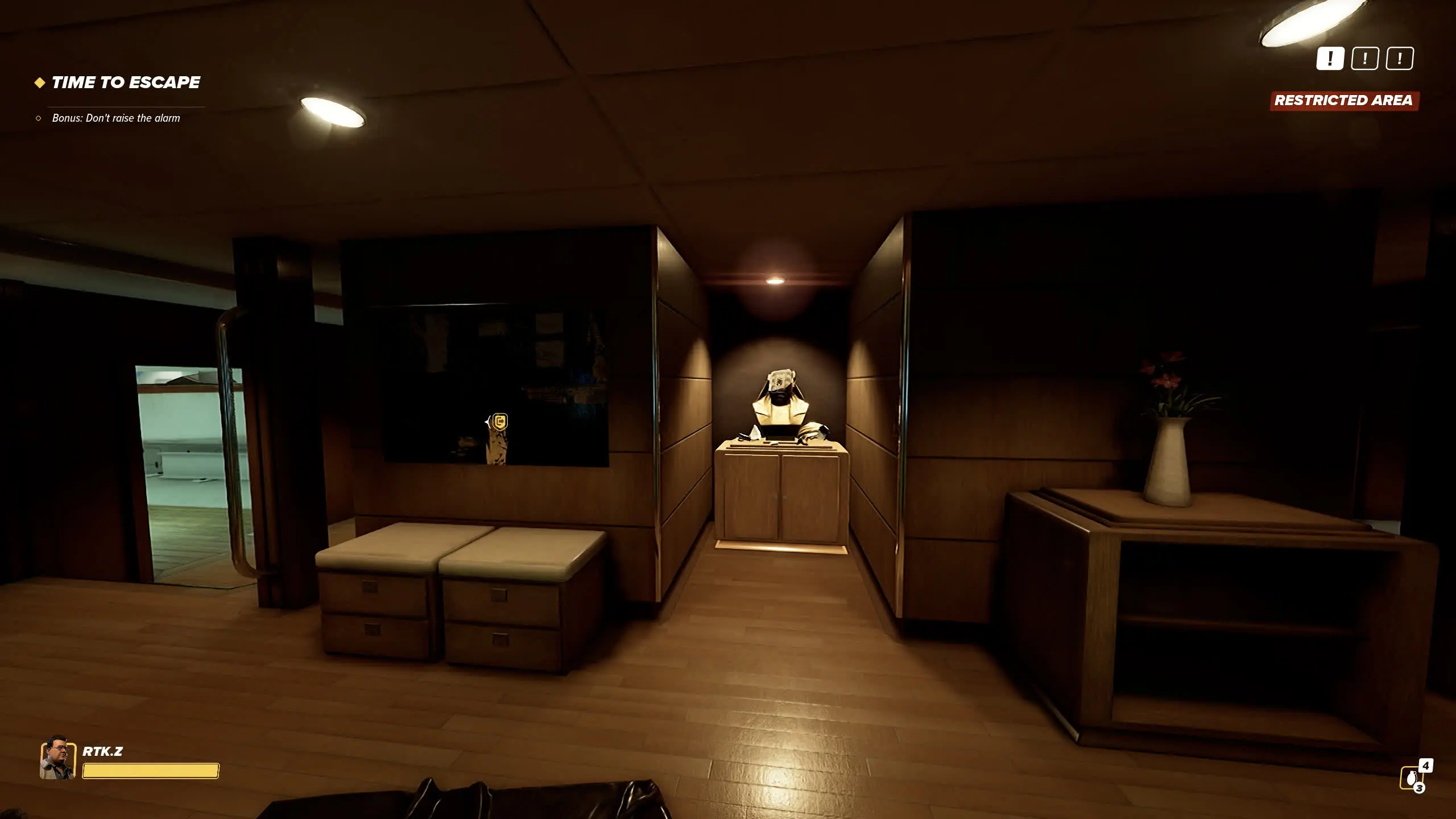Click the filled white exclamation alert box
1456x819 pixels.
(1330, 59)
